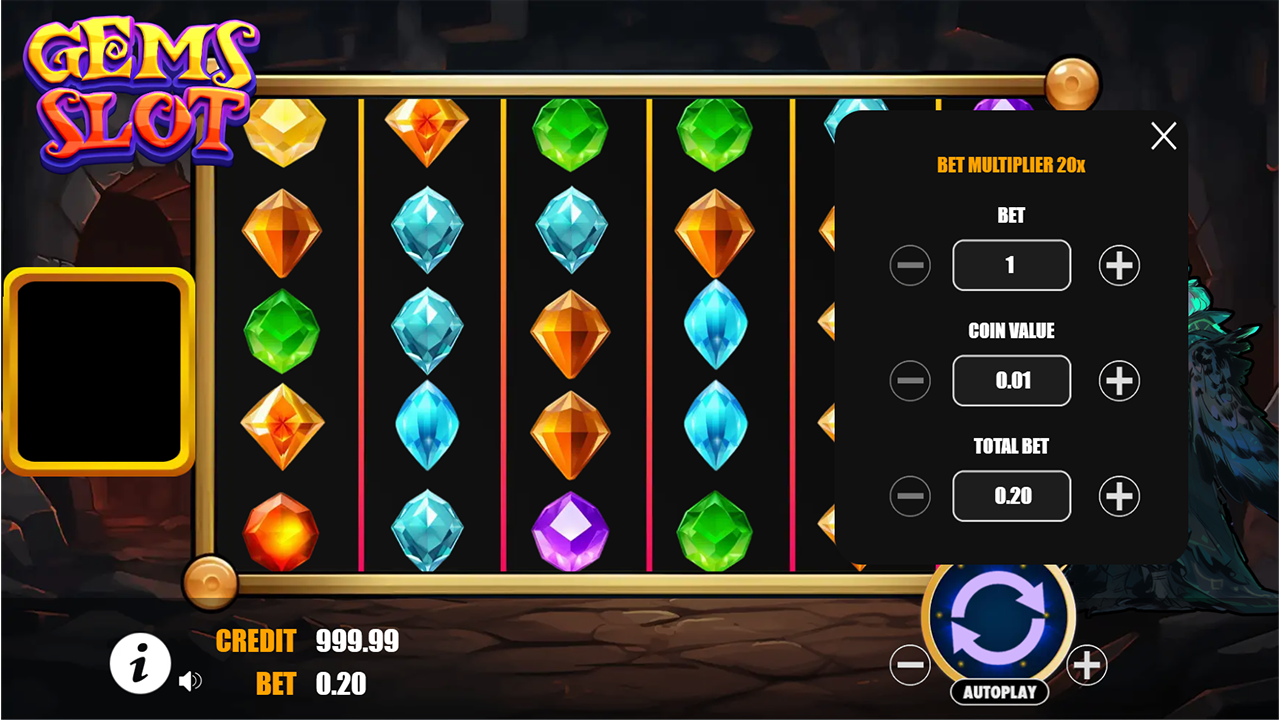Screen dimensions: 1280x720
Task: Close the bet multiplier panel
Action: [x=1163, y=136]
